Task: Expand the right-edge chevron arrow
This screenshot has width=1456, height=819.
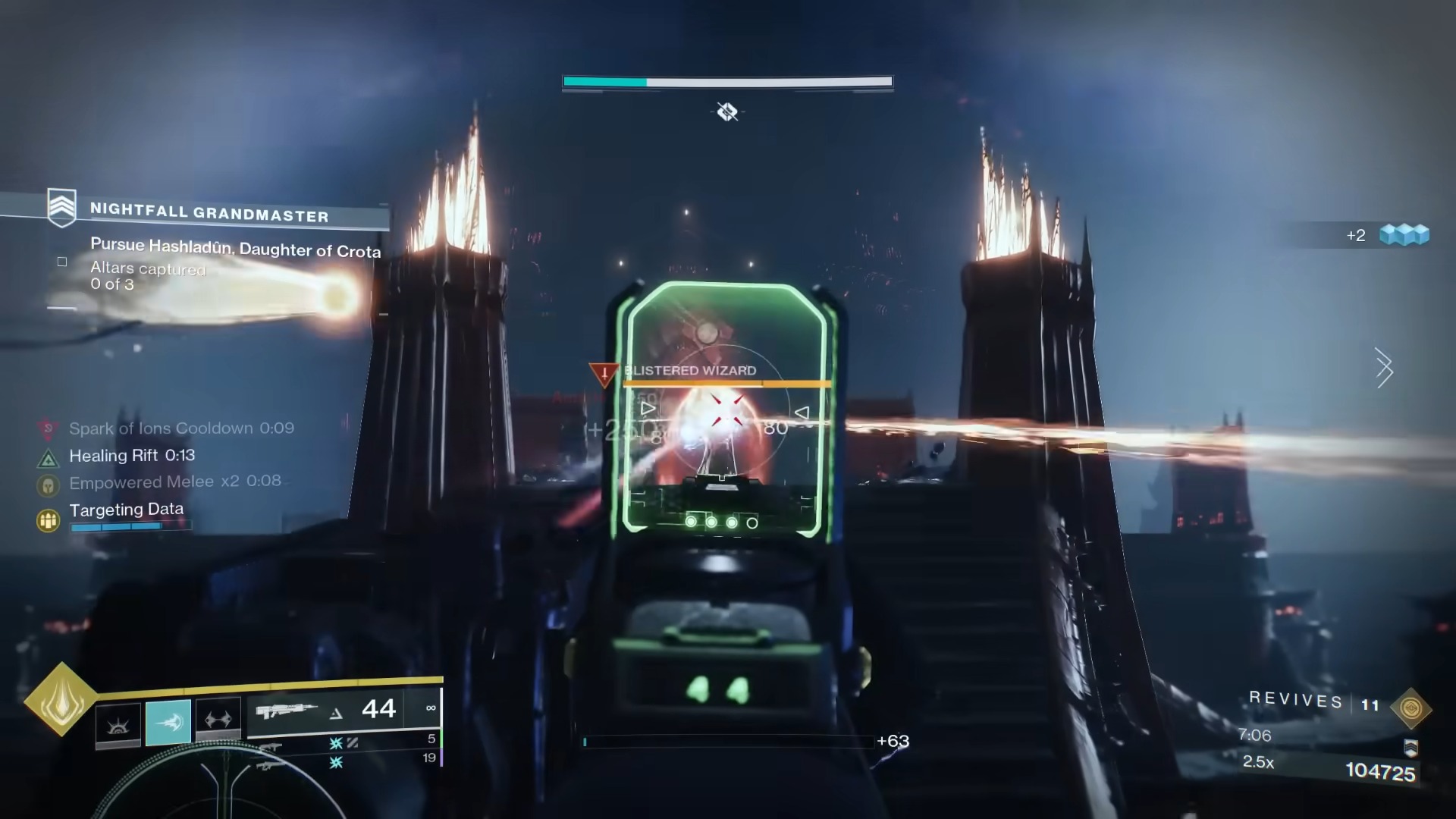Action: click(1385, 369)
